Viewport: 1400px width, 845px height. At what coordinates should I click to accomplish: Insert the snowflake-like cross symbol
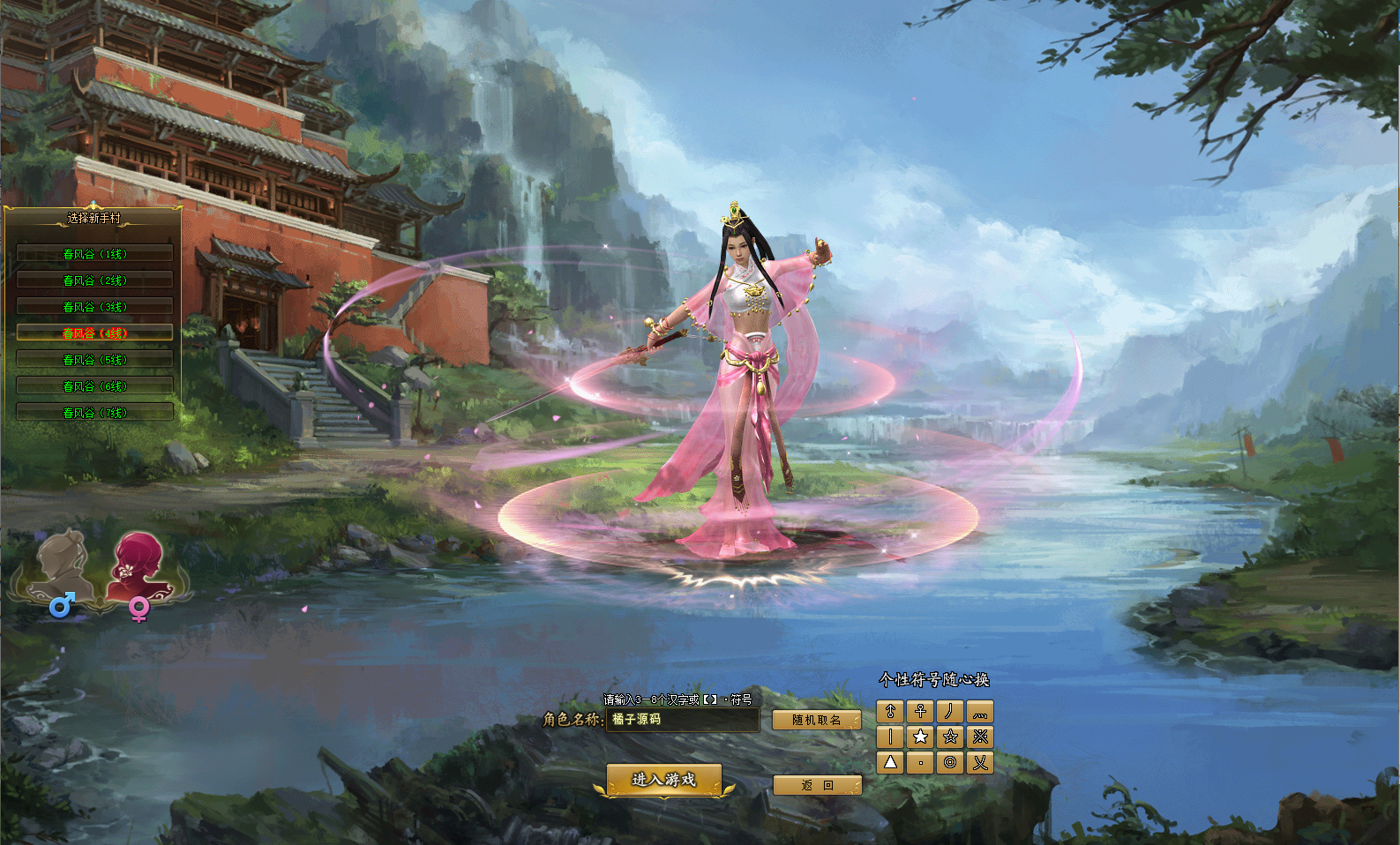click(980, 737)
